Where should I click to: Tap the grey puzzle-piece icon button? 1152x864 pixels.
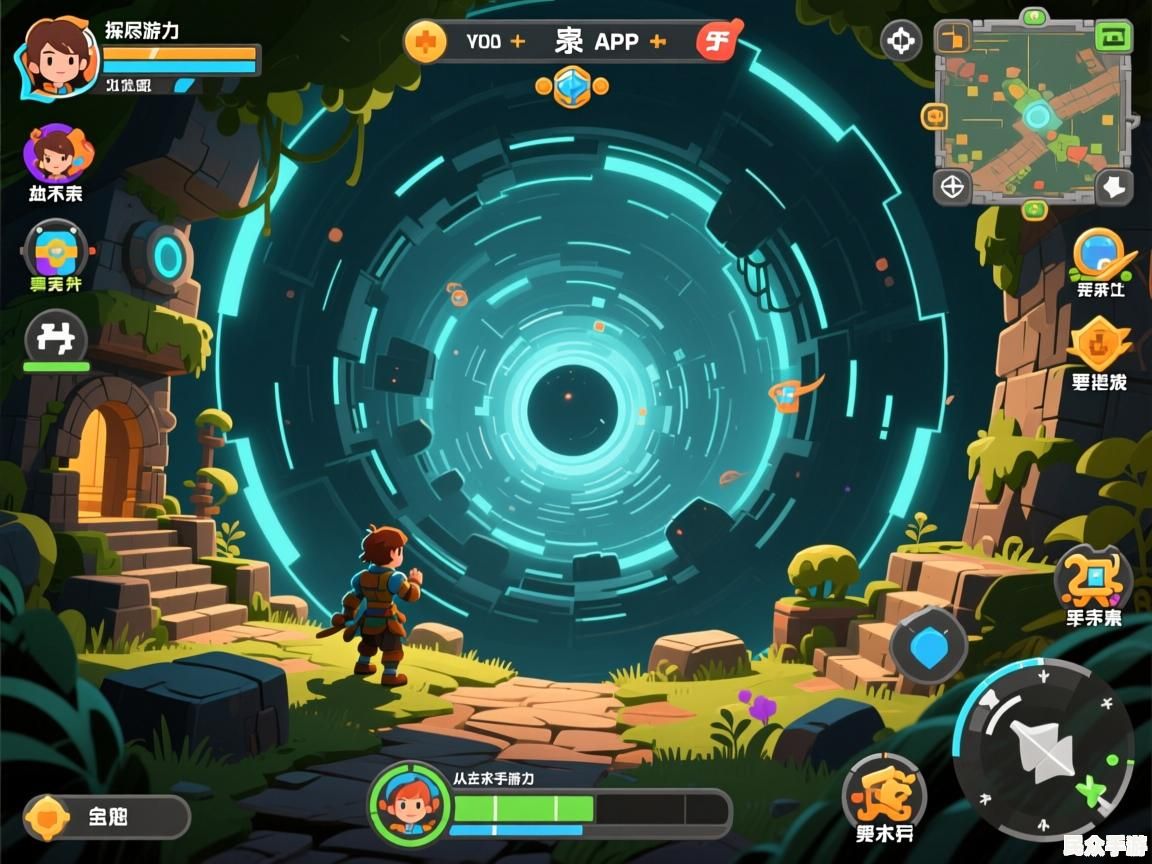[x=55, y=338]
